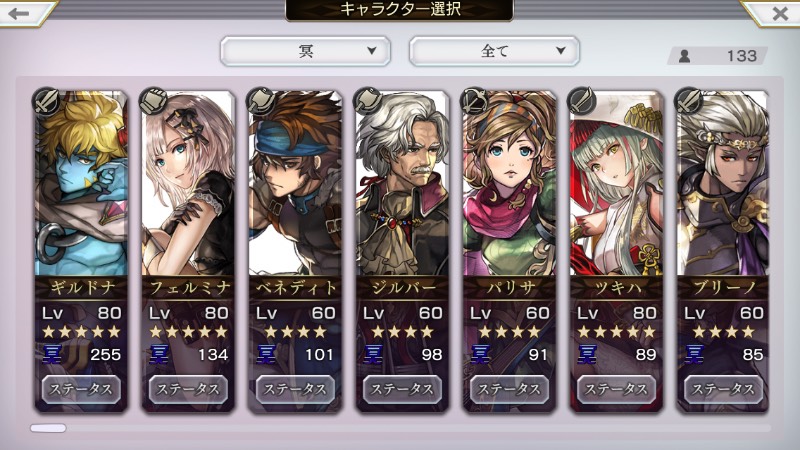Open パリサ's ステータス button
This screenshot has height=450, width=800.
[510, 388]
